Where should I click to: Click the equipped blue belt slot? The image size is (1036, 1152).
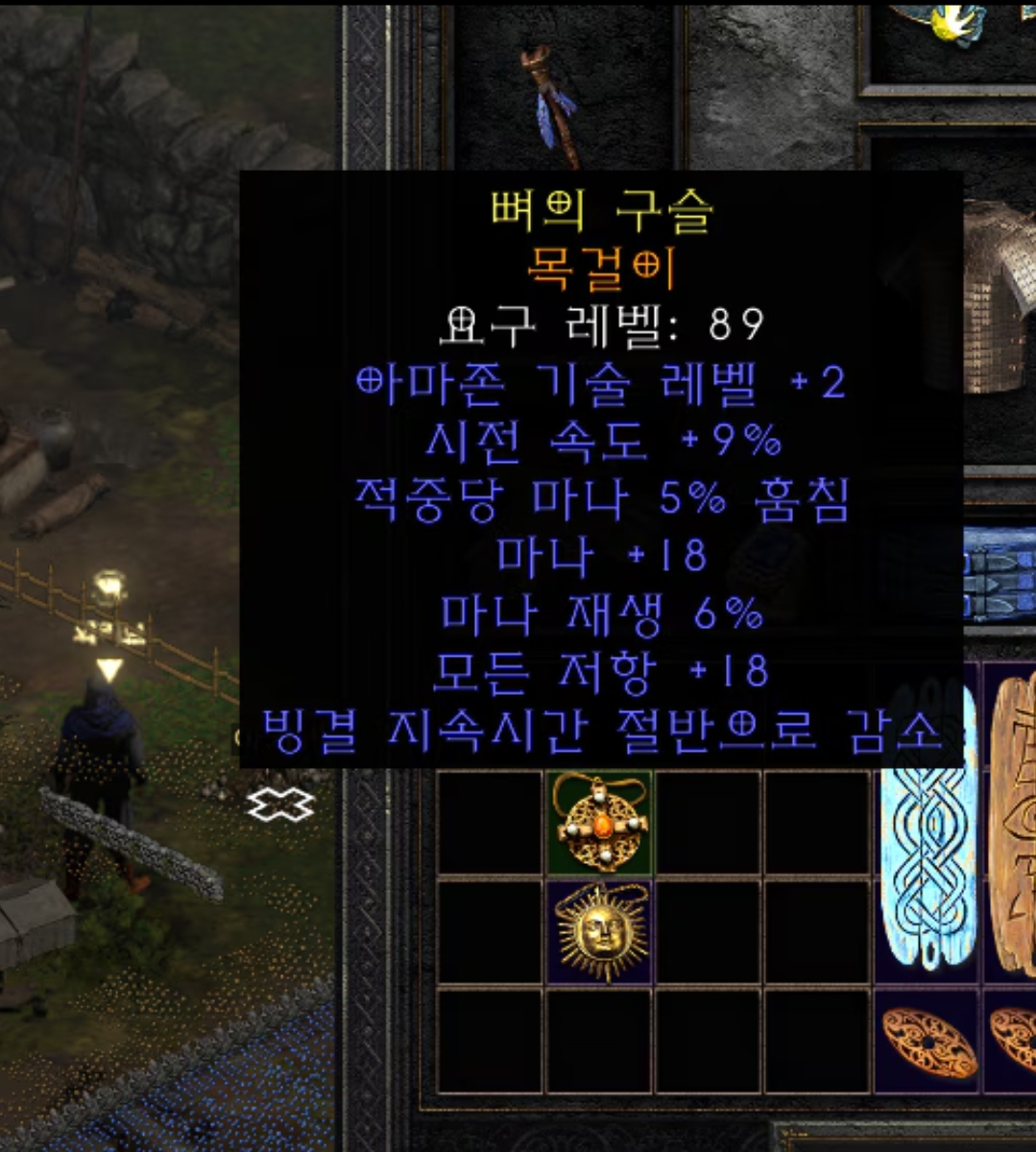(999, 574)
